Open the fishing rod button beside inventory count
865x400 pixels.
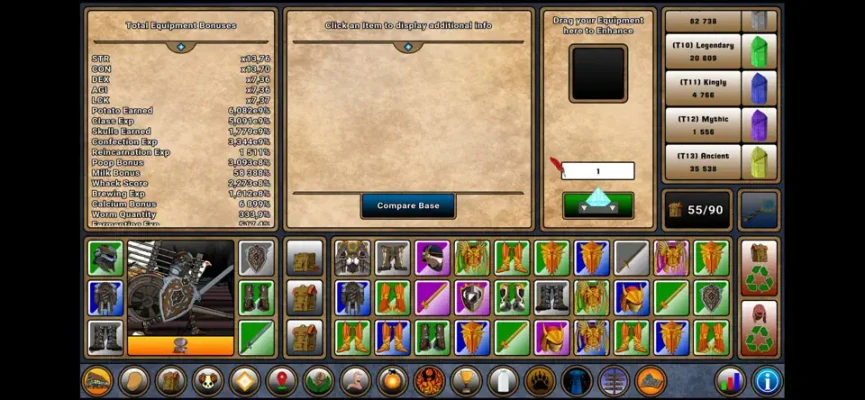click(759, 210)
